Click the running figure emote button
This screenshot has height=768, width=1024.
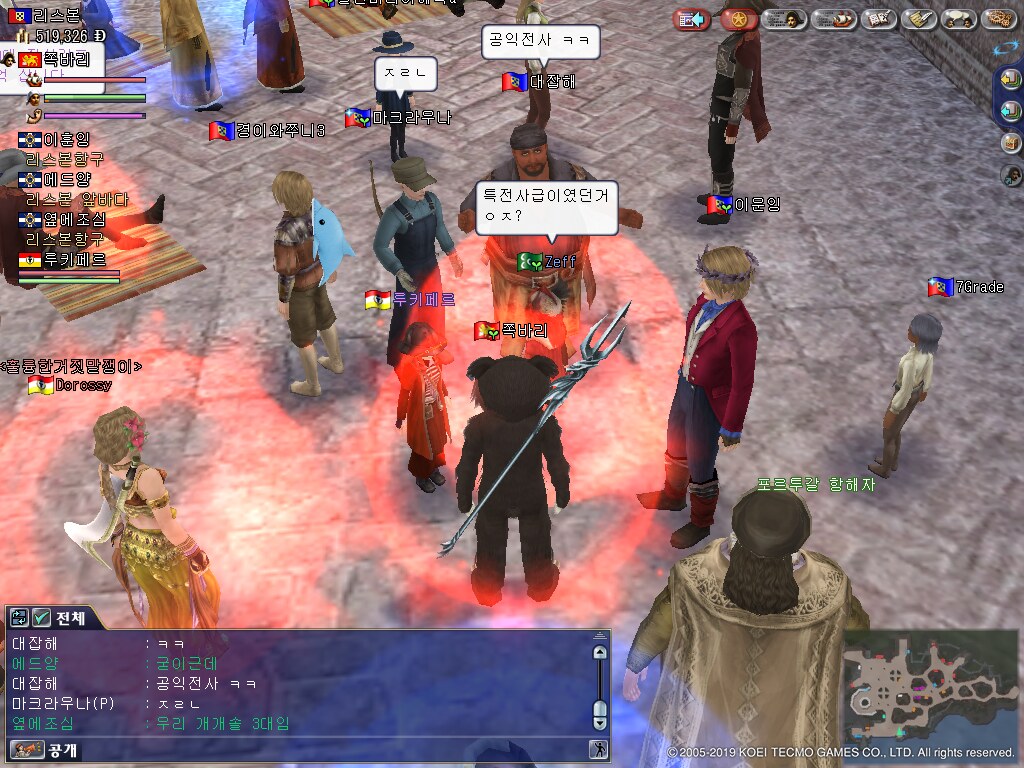pos(599,749)
